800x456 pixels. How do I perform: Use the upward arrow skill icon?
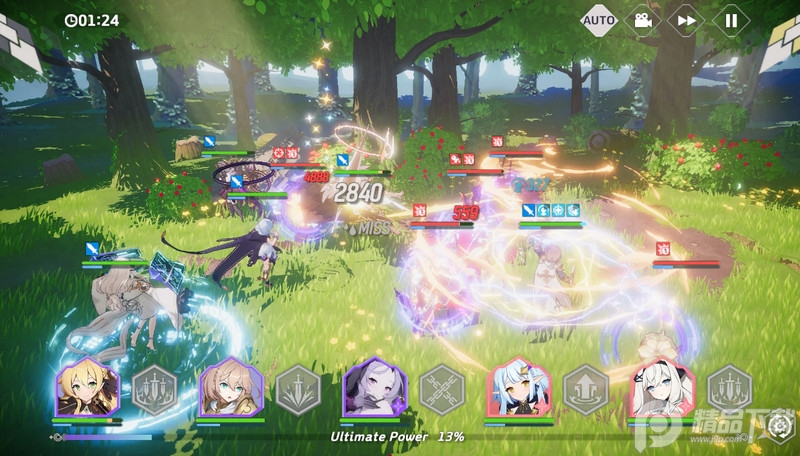coord(585,389)
